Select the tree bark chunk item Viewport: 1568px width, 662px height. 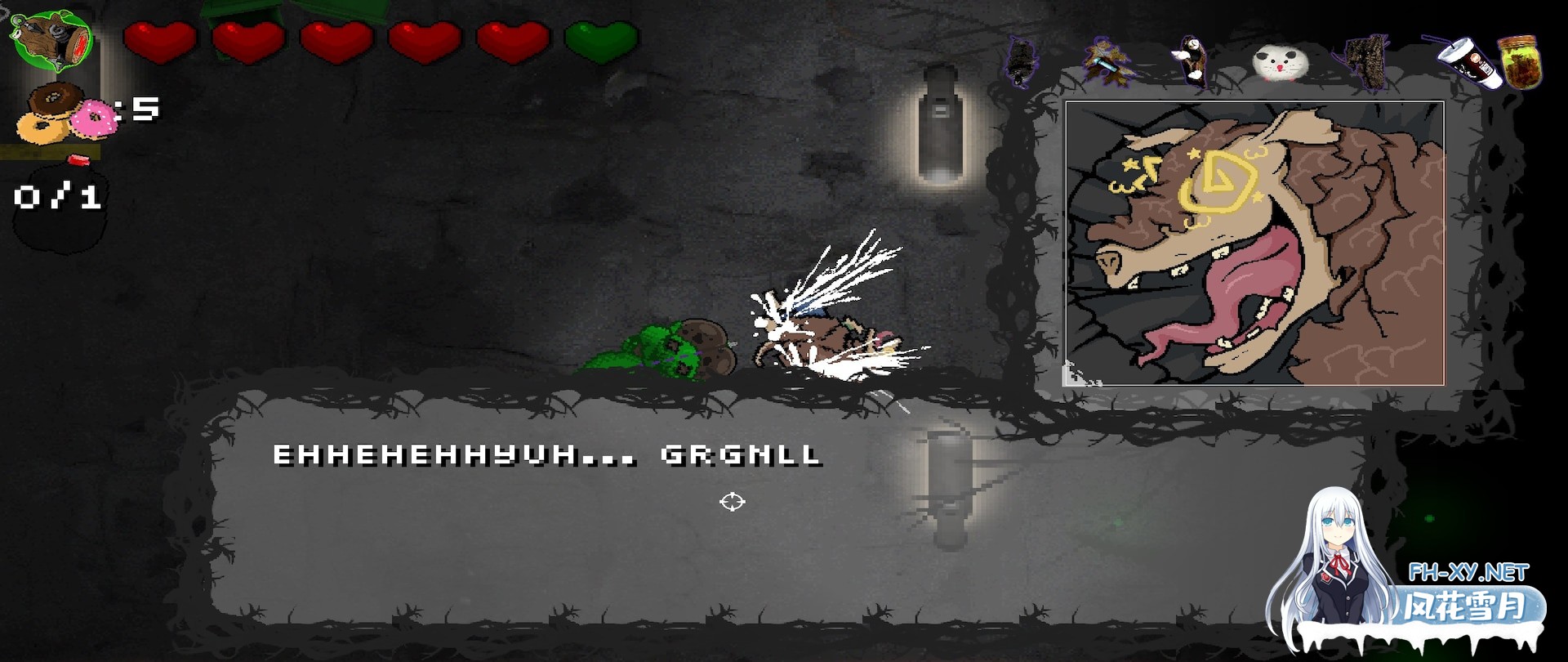[1365, 62]
